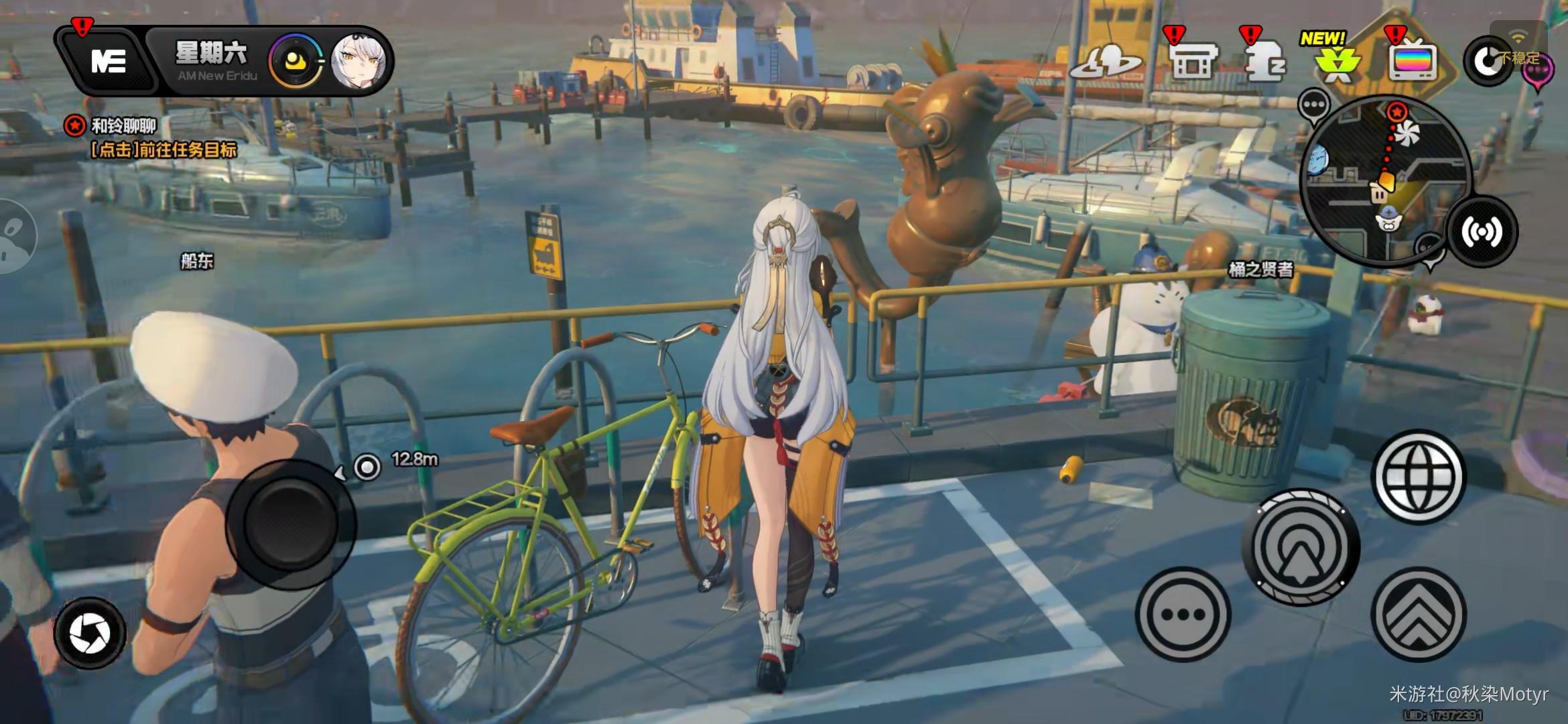This screenshot has height=724, width=1568.
Task: Tap the round arrow action button
Action: pos(1301,546)
